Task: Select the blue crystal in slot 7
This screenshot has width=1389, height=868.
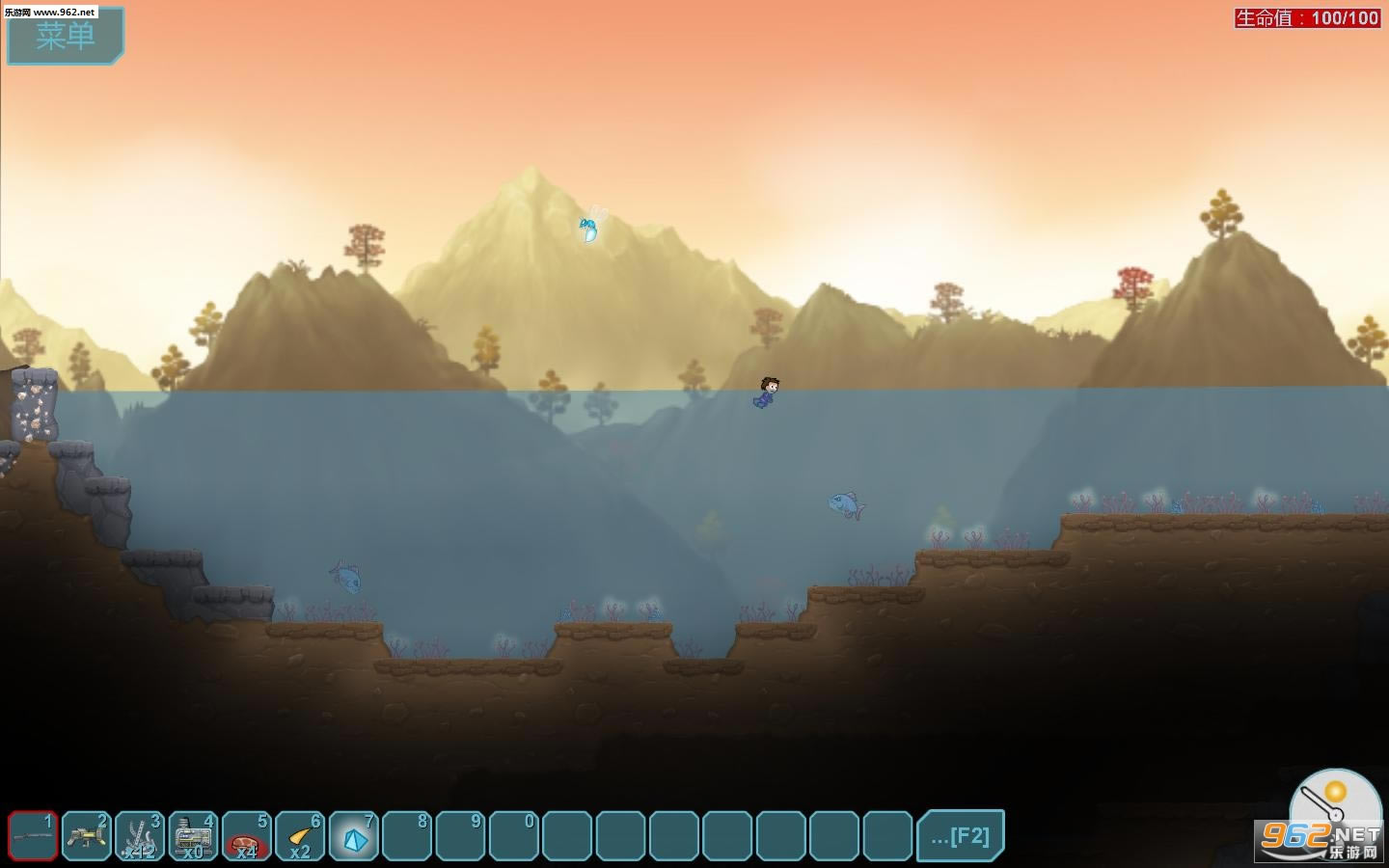Action: 354,835
